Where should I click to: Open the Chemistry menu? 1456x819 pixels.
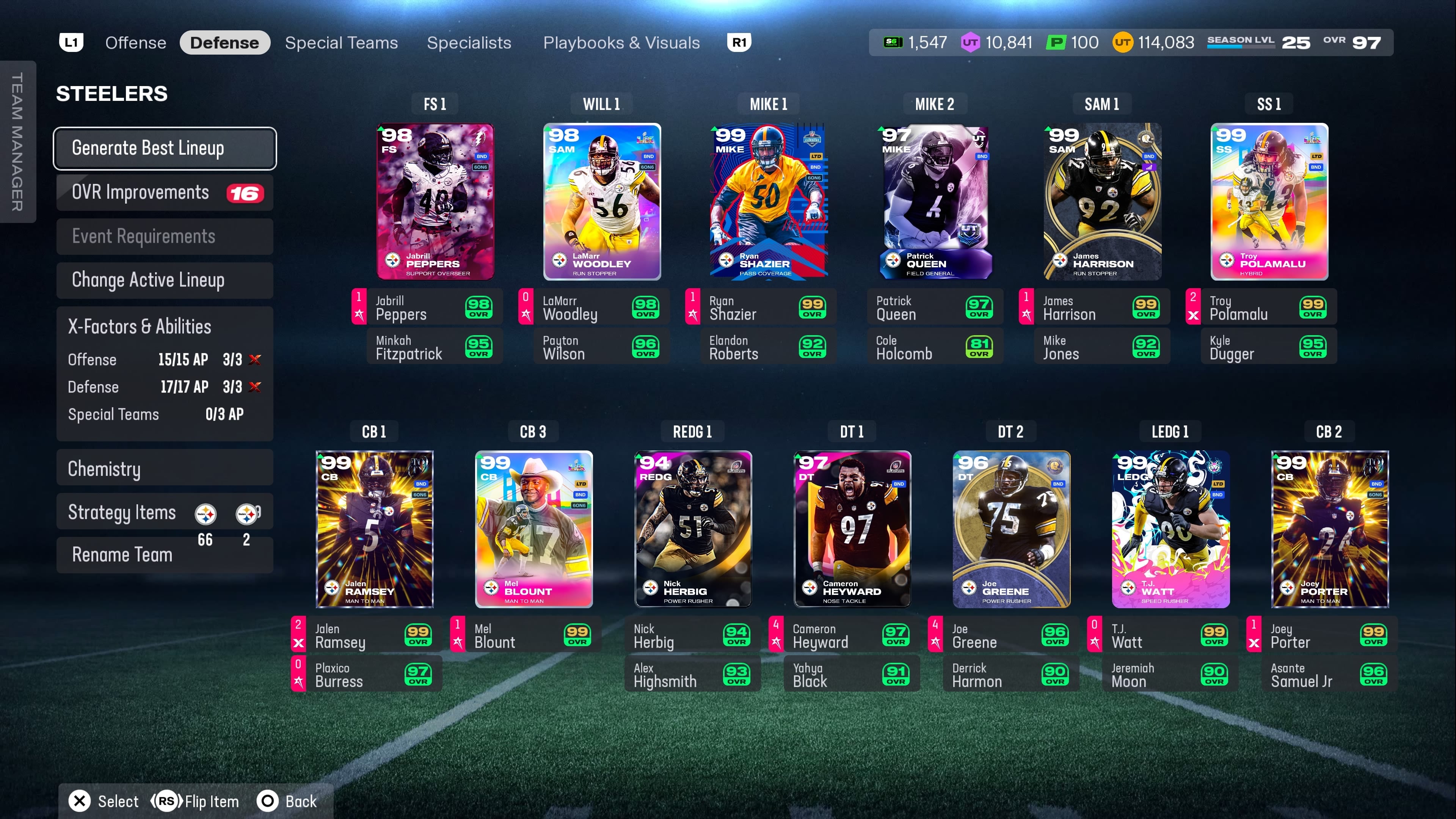point(165,469)
